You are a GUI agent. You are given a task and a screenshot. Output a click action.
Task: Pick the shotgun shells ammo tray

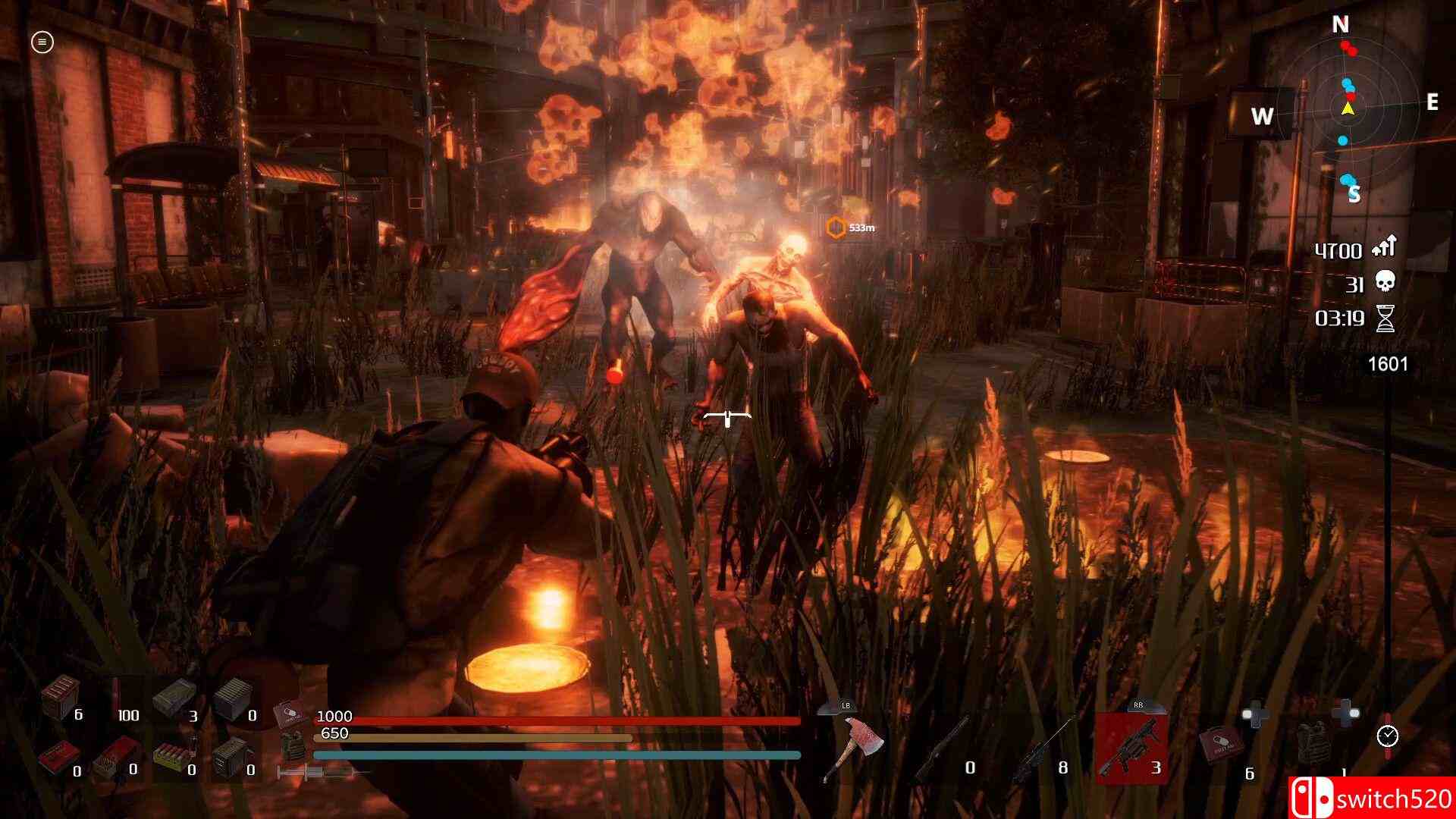[170, 758]
